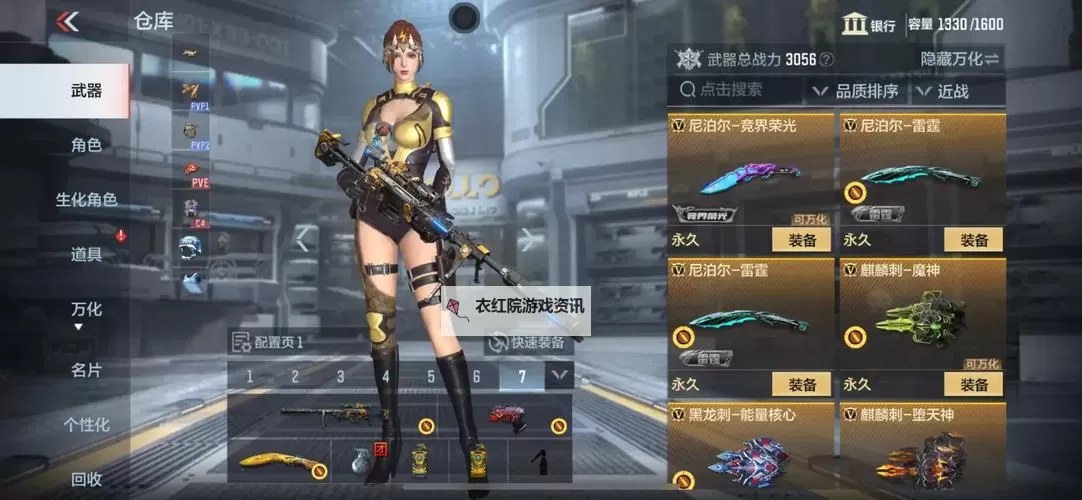Equip the 麒麟刺-魔神 weapon

[x=973, y=385]
